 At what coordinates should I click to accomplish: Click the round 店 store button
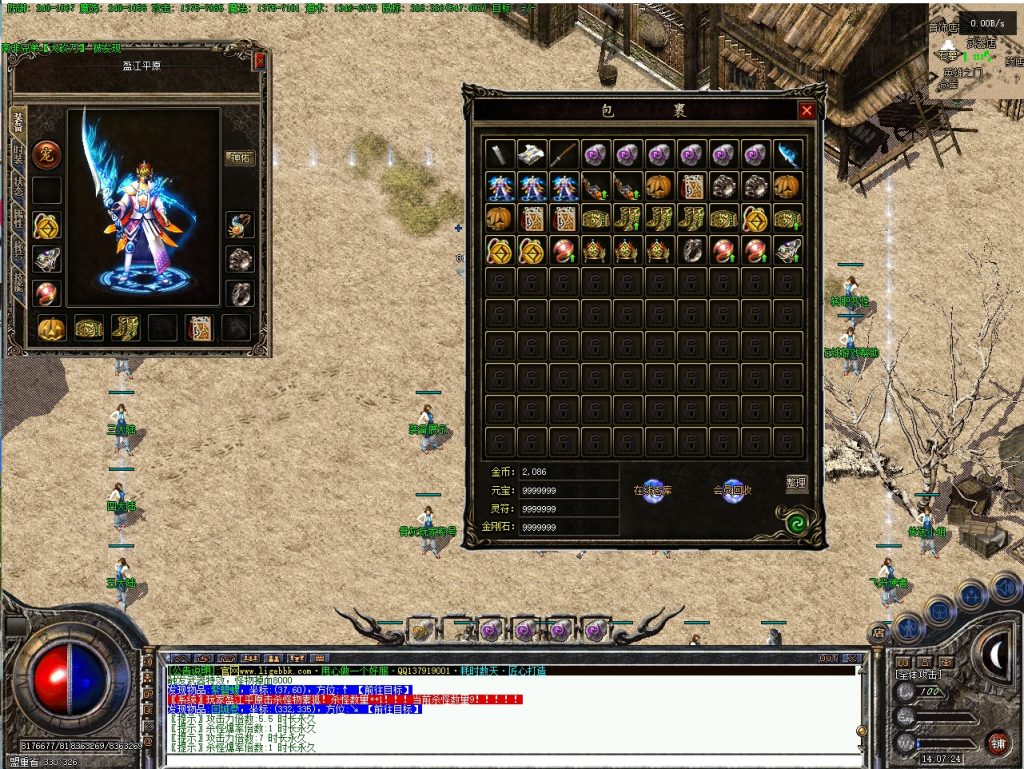[x=878, y=632]
